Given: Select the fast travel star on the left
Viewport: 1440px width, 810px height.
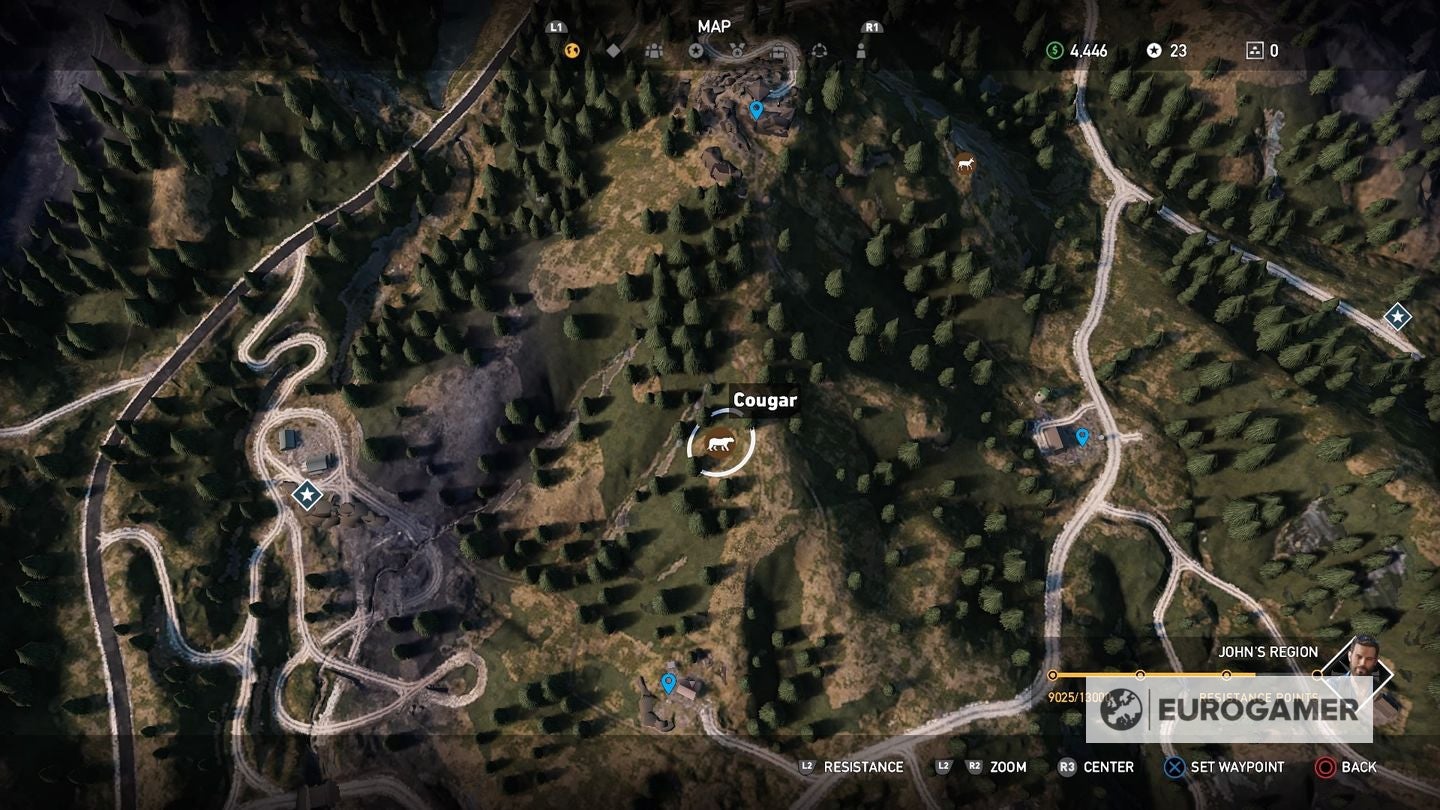Looking at the screenshot, I should 305,494.
